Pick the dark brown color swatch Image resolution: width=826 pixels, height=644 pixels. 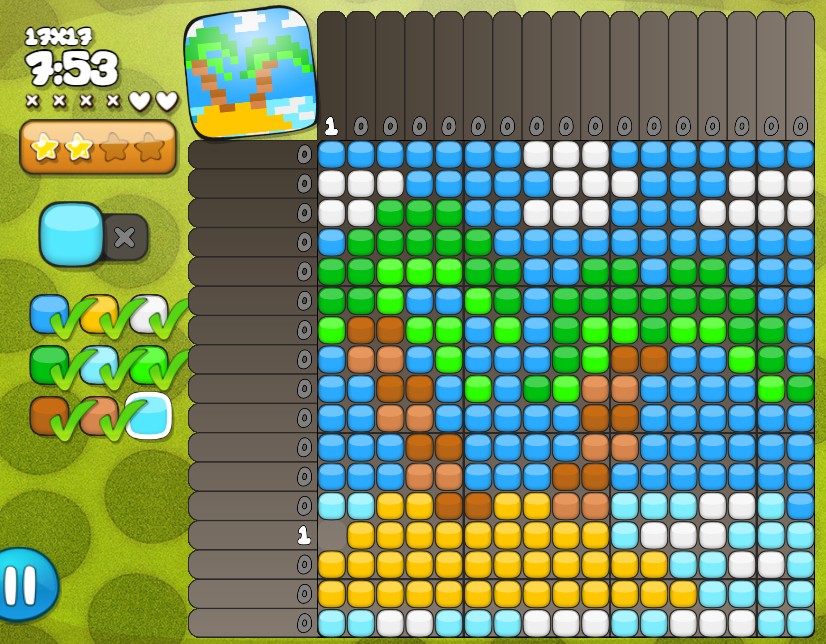(x=48, y=416)
